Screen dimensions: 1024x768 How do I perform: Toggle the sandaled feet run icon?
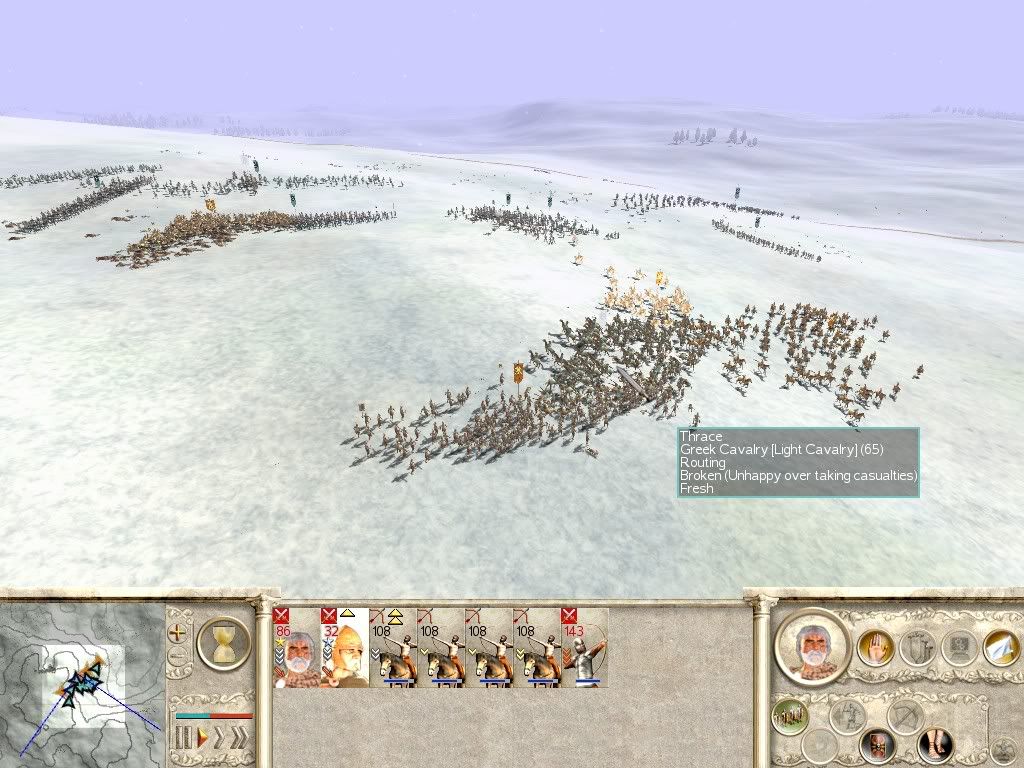[x=935, y=745]
